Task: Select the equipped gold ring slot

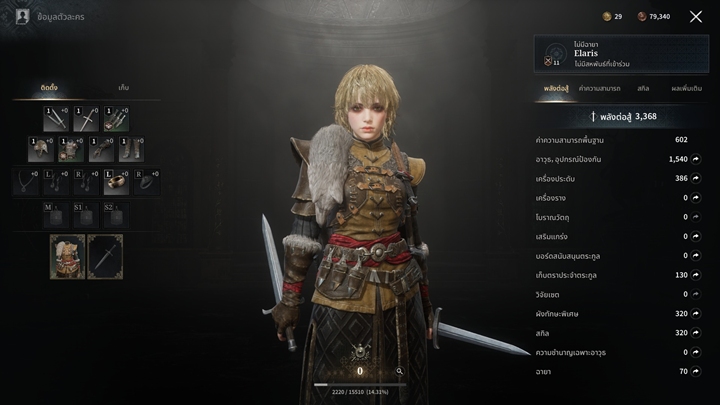Action: (x=116, y=181)
